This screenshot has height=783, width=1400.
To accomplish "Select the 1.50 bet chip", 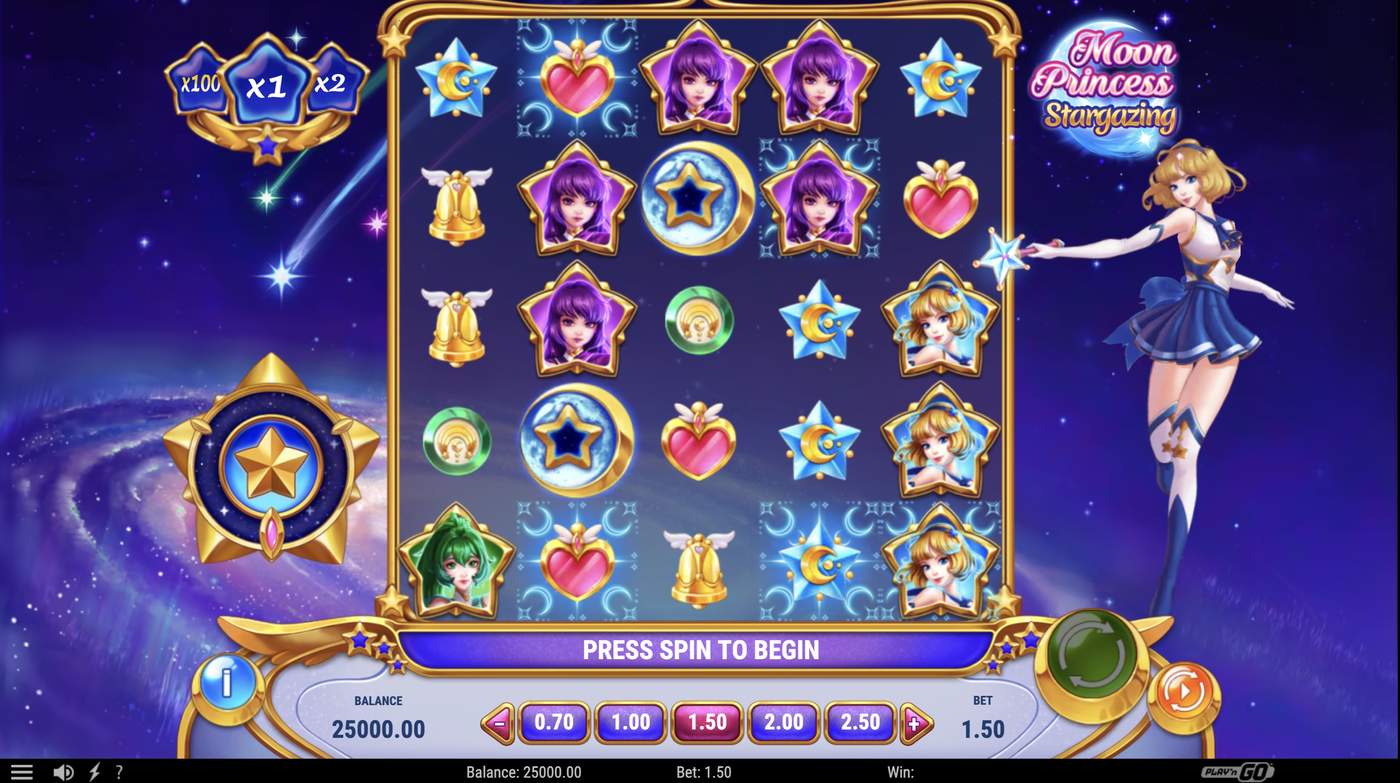I will (x=708, y=721).
